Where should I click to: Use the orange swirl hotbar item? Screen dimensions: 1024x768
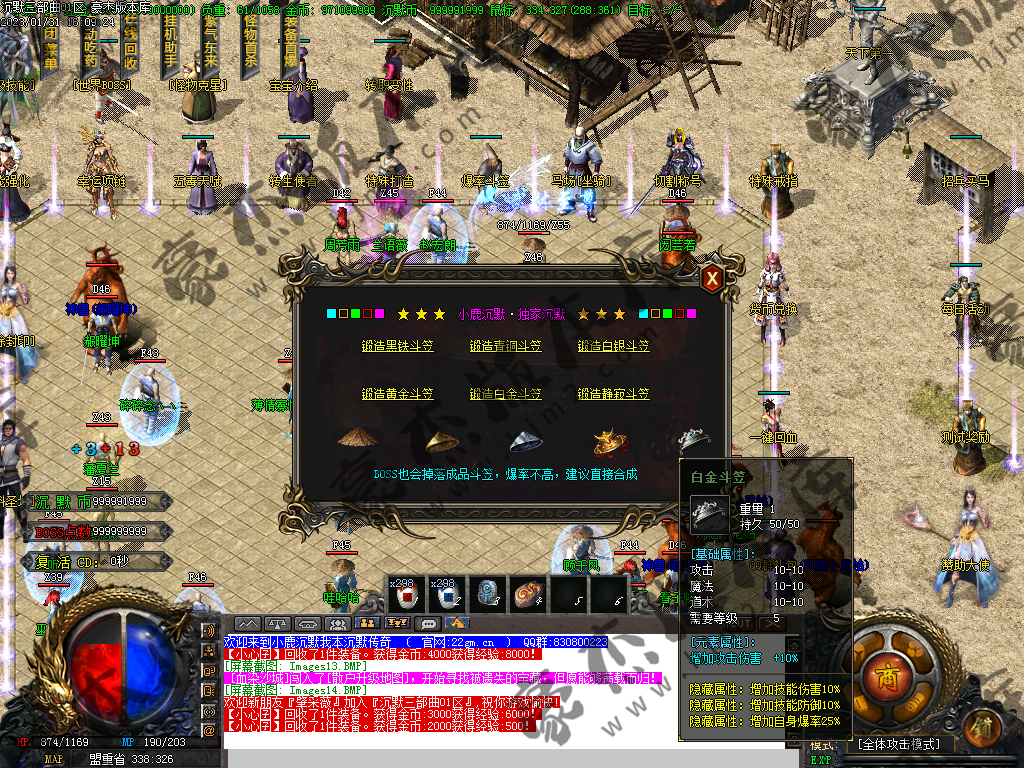pos(529,596)
